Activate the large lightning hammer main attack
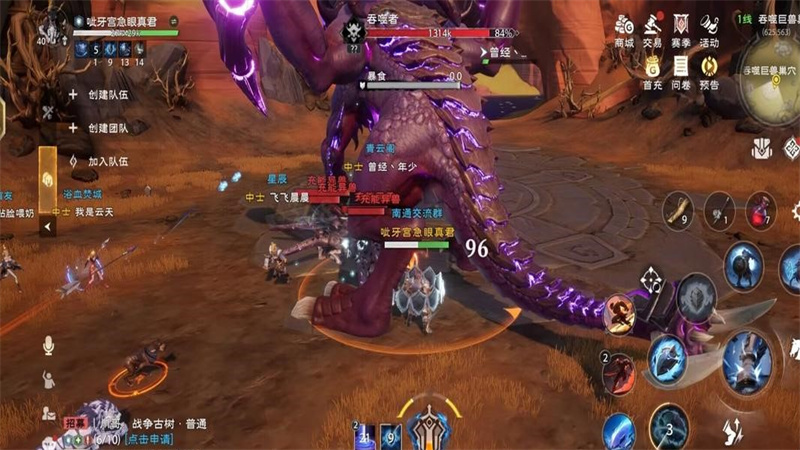 click(x=748, y=358)
